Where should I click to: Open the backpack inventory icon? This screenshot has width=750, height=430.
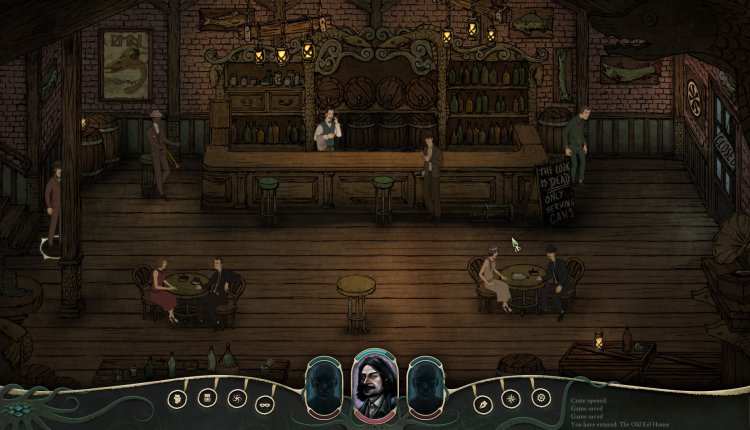(209, 398)
